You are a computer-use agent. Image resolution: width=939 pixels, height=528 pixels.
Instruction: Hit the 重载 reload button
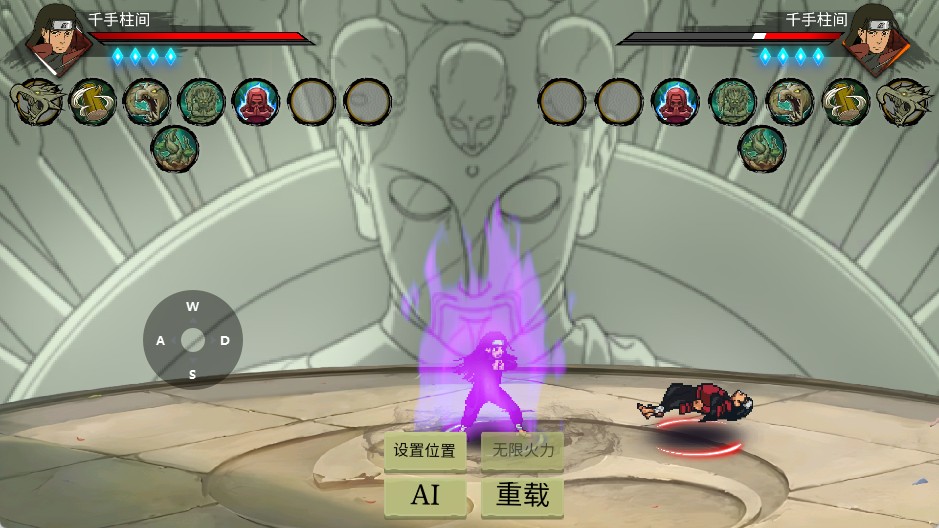pyautogui.click(x=522, y=494)
